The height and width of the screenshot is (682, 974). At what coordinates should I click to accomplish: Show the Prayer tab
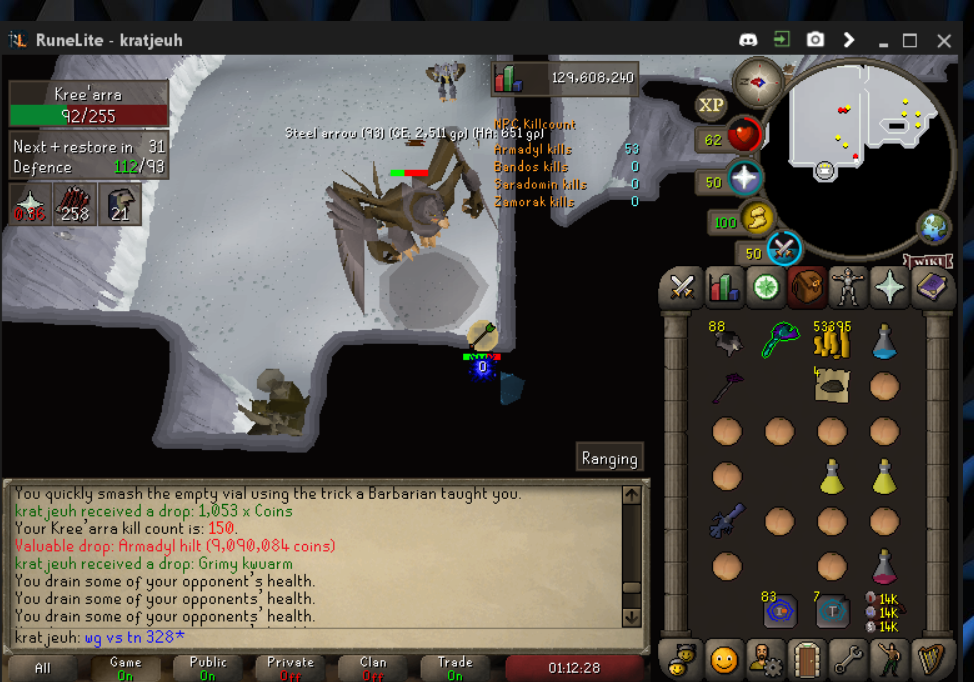click(889, 288)
